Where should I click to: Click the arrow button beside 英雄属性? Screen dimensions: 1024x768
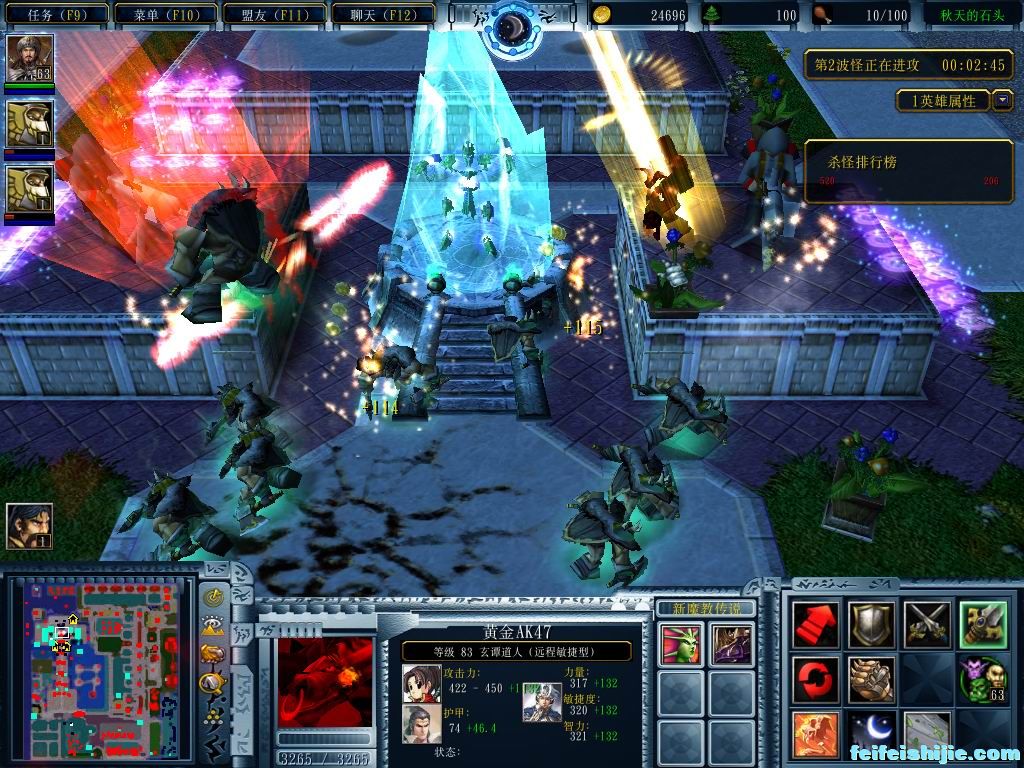coord(1002,100)
